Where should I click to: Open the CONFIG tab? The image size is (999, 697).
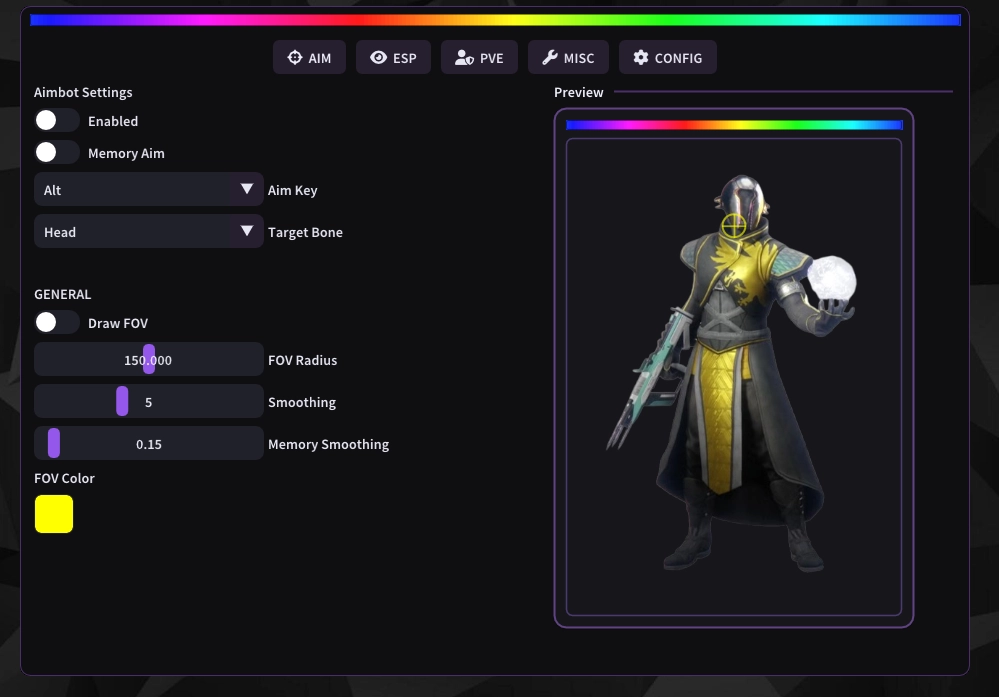point(667,58)
